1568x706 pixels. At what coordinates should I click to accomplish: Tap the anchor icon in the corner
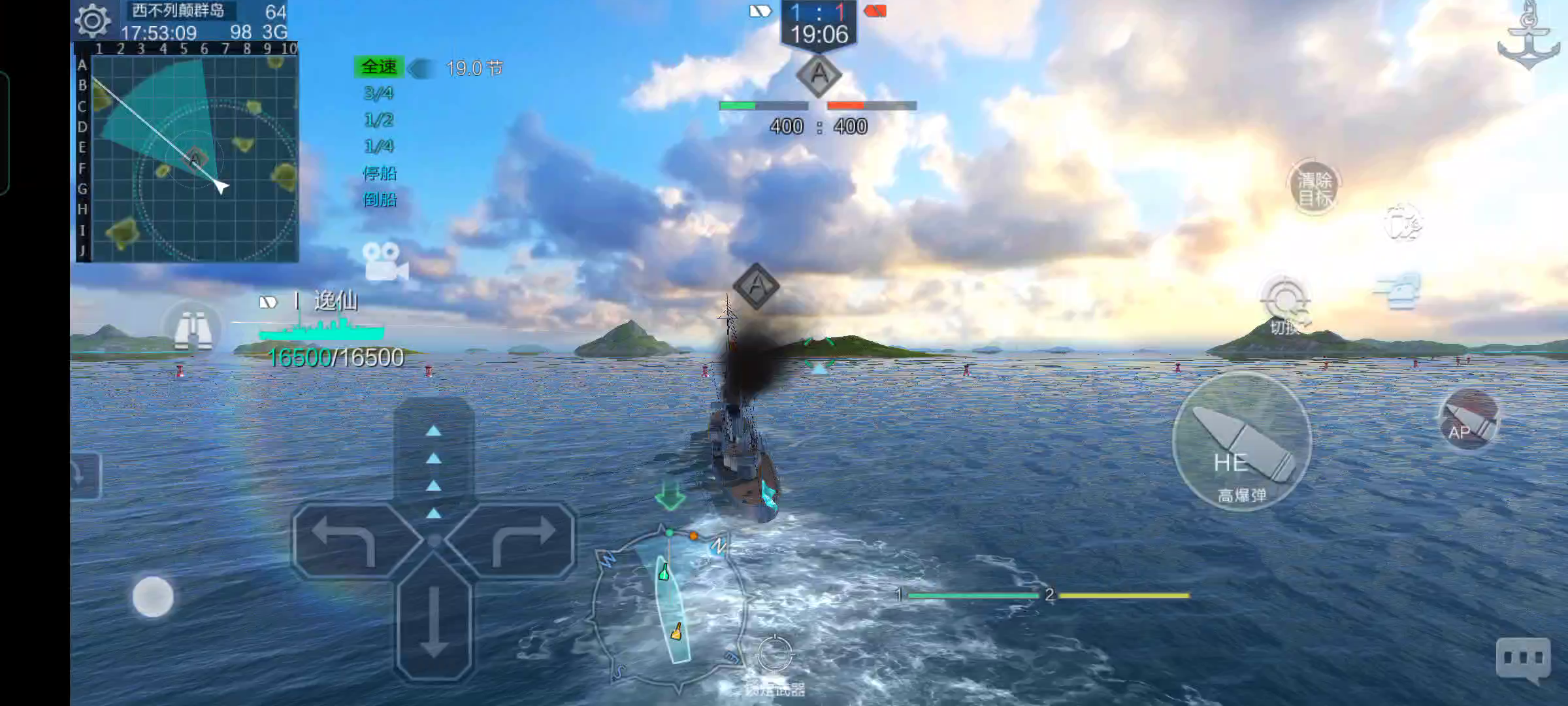coord(1528,36)
